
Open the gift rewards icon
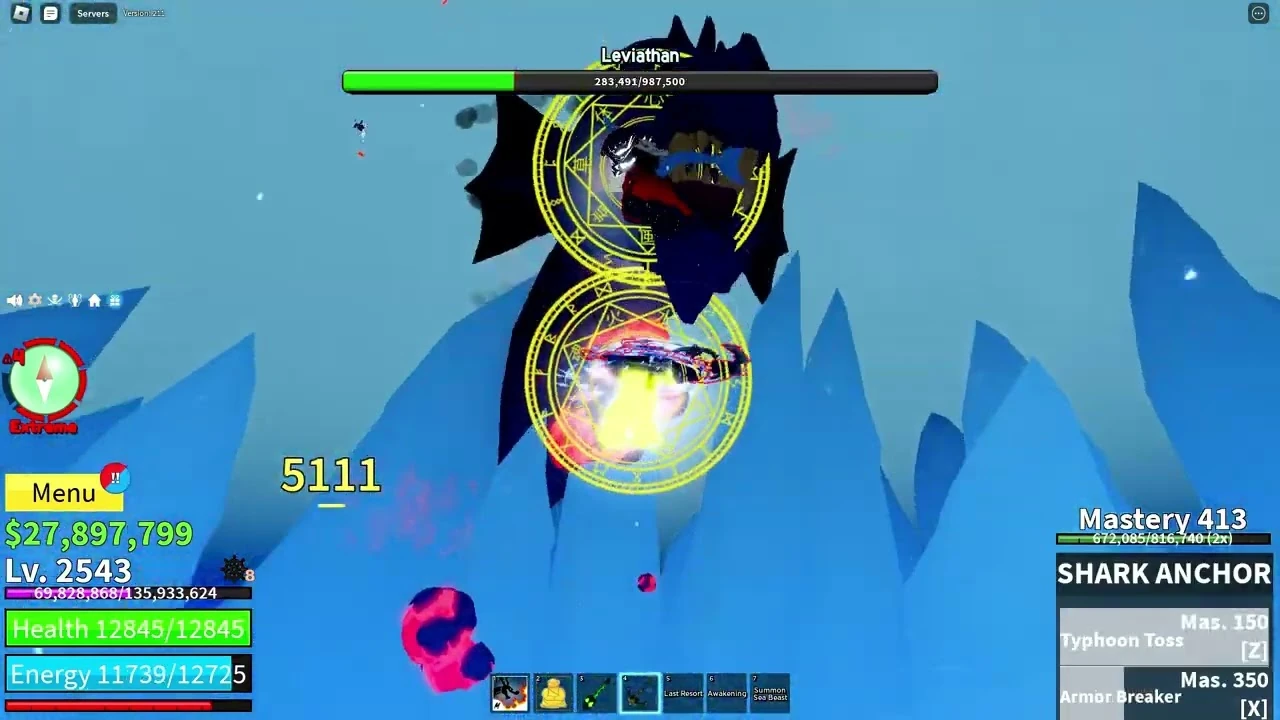[114, 300]
